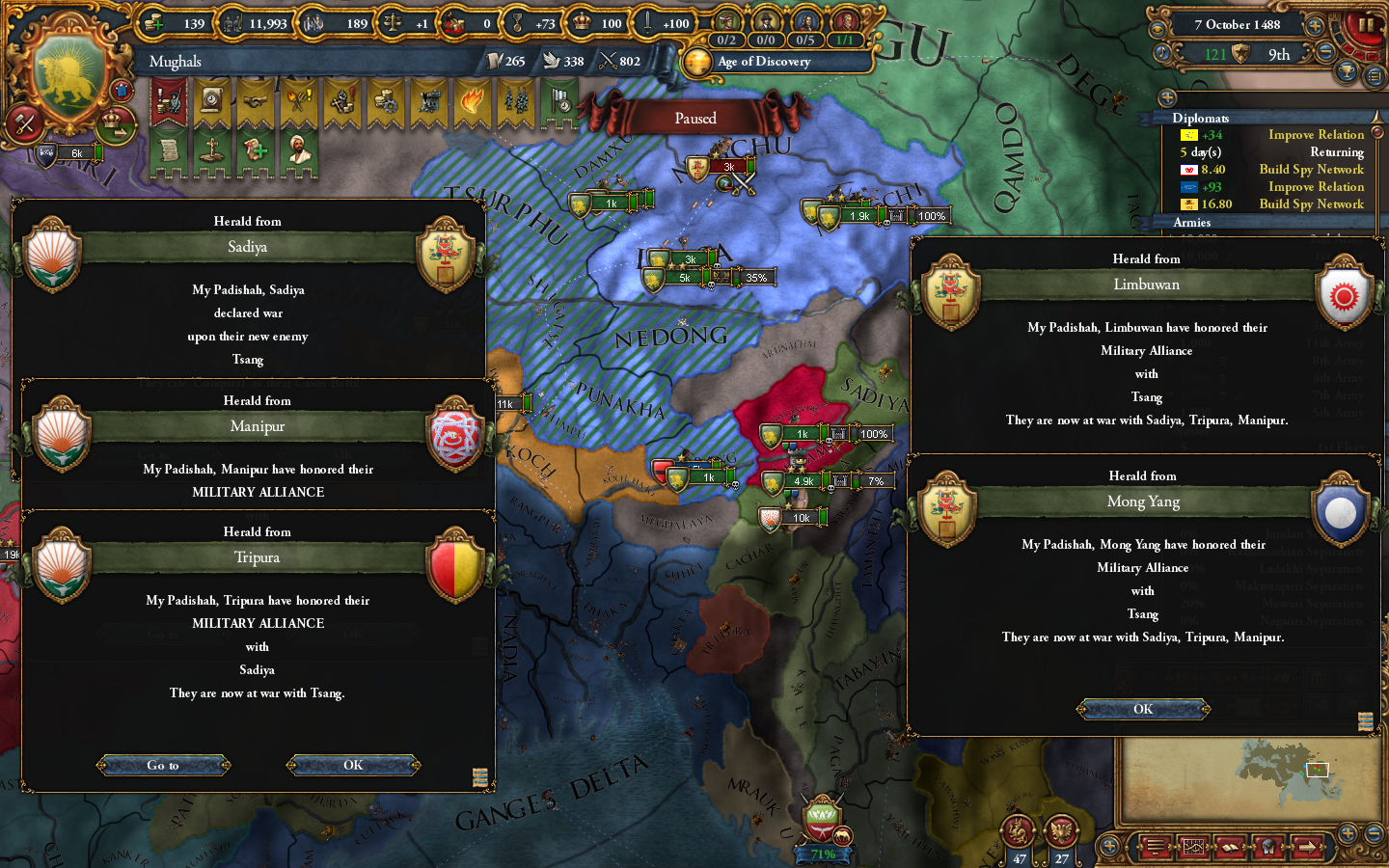This screenshot has width=1389, height=868.
Task: Collapse the Armies section in the outliner
Action: [x=1191, y=223]
